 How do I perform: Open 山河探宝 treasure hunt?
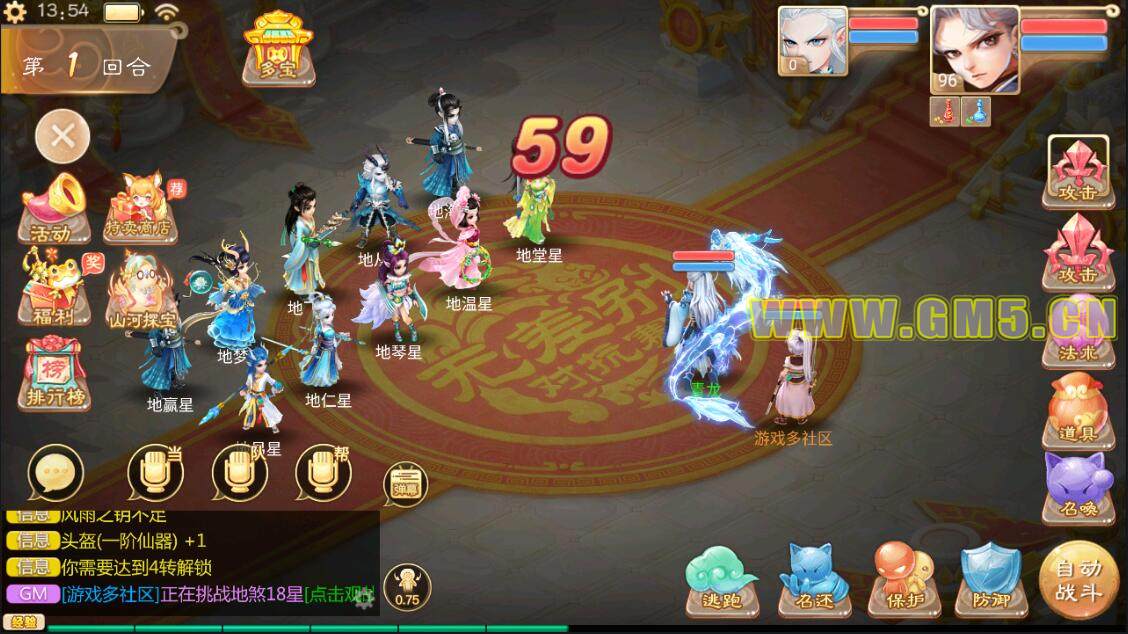[x=142, y=289]
